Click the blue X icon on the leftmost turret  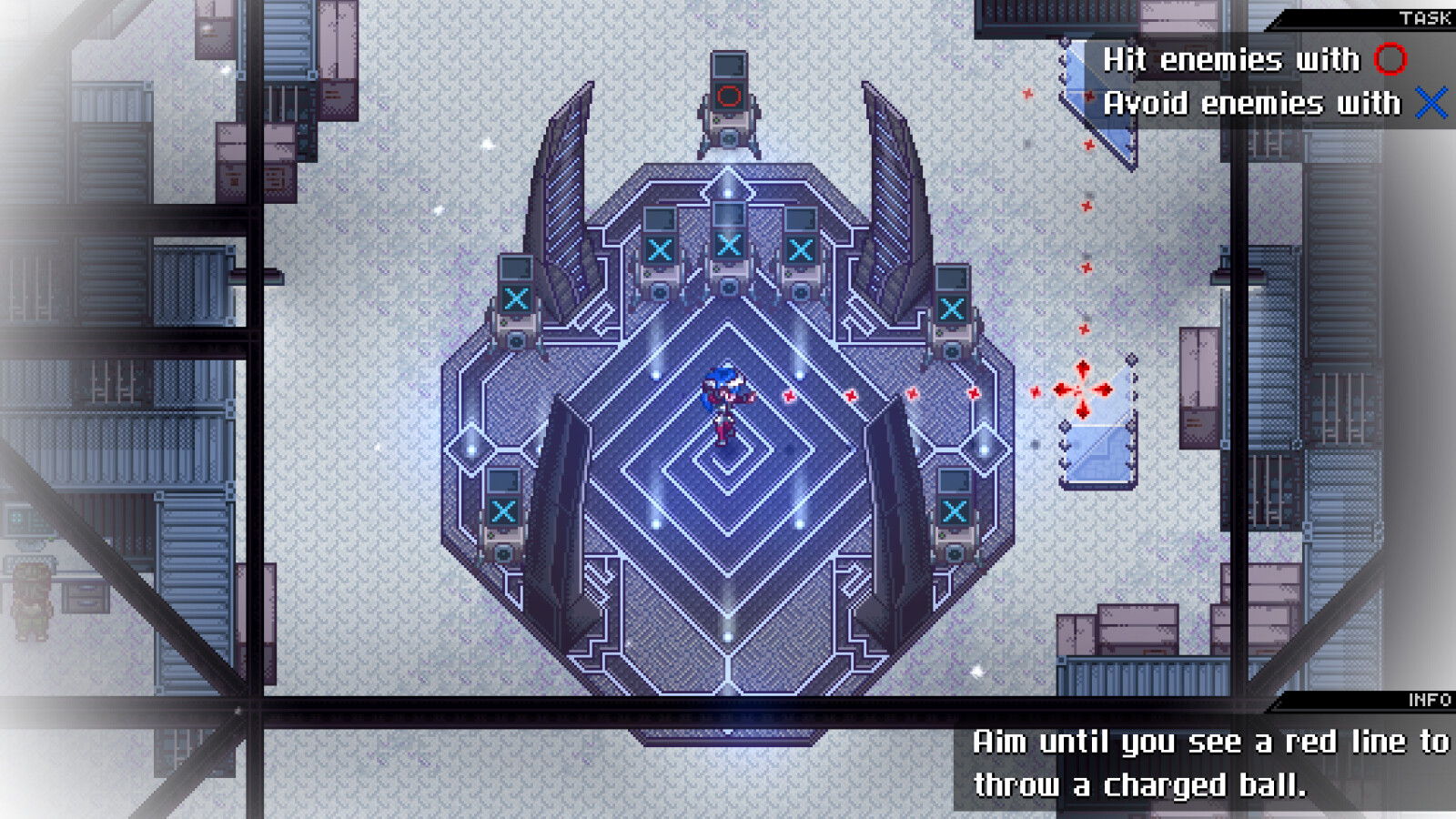tap(516, 296)
